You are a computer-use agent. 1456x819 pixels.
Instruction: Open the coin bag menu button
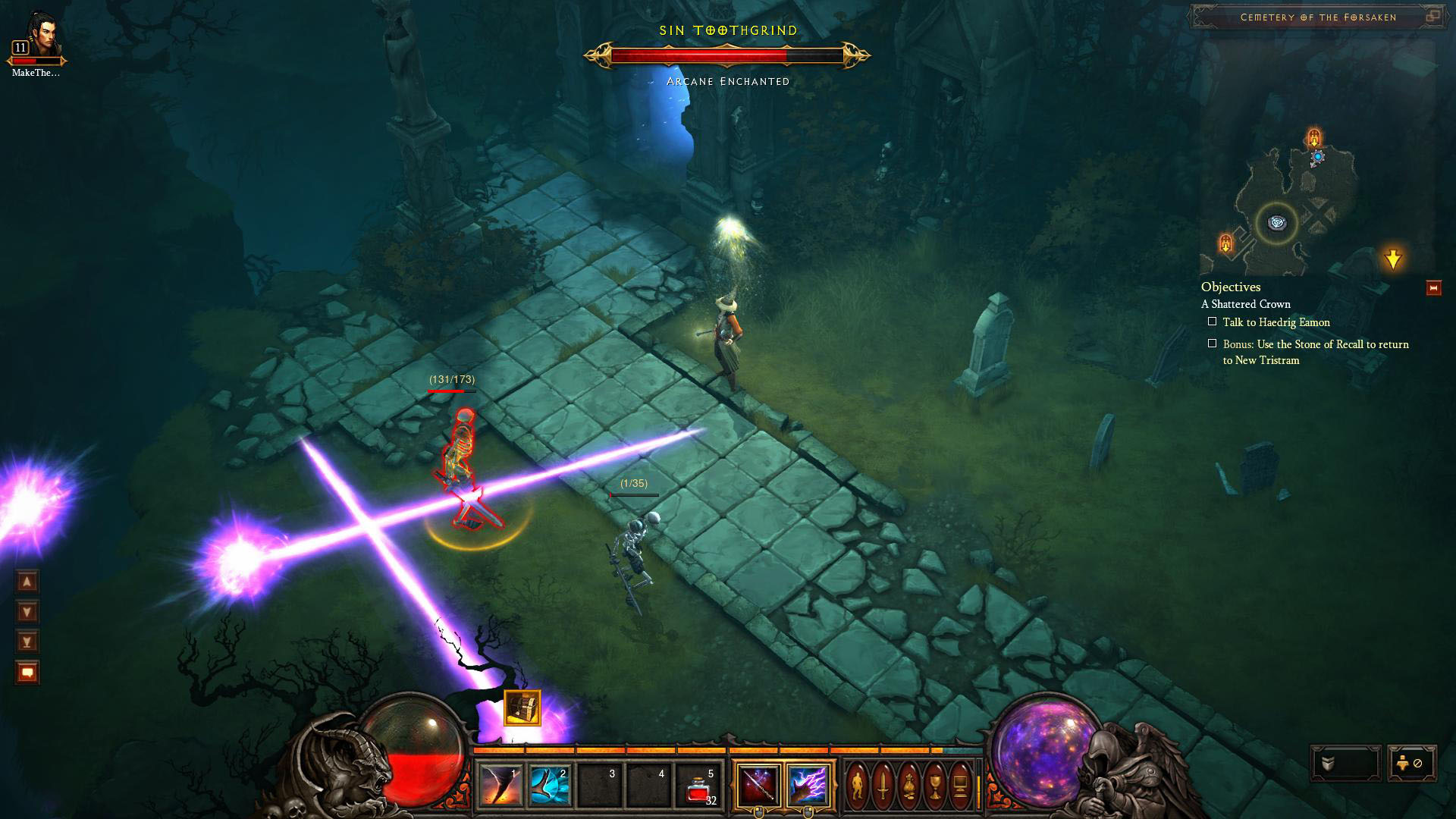click(909, 786)
